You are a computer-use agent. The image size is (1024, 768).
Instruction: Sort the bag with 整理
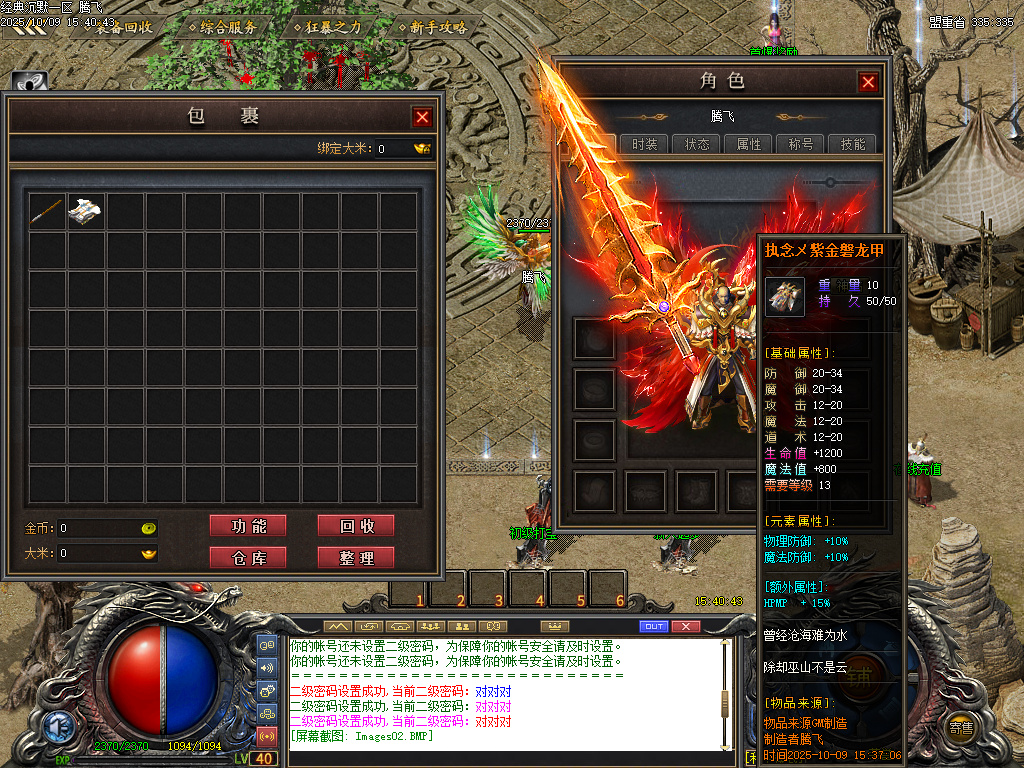[355, 558]
